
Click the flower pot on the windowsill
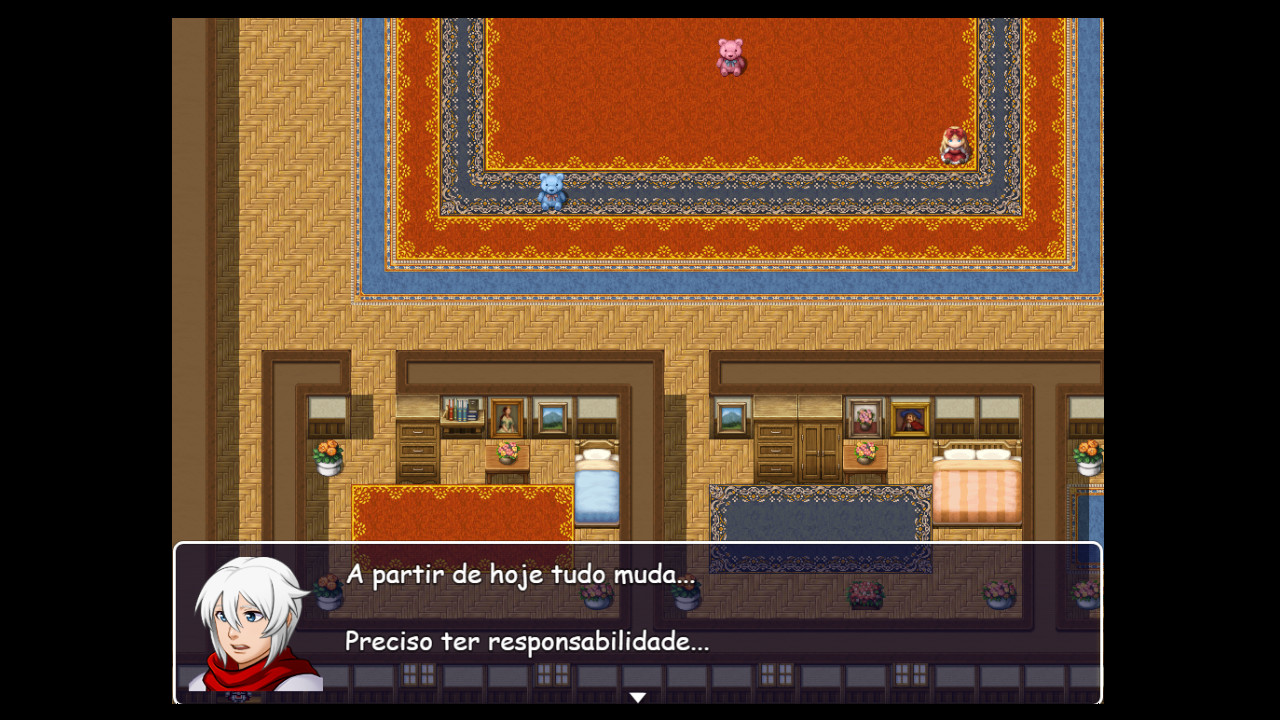pyautogui.click(x=328, y=457)
